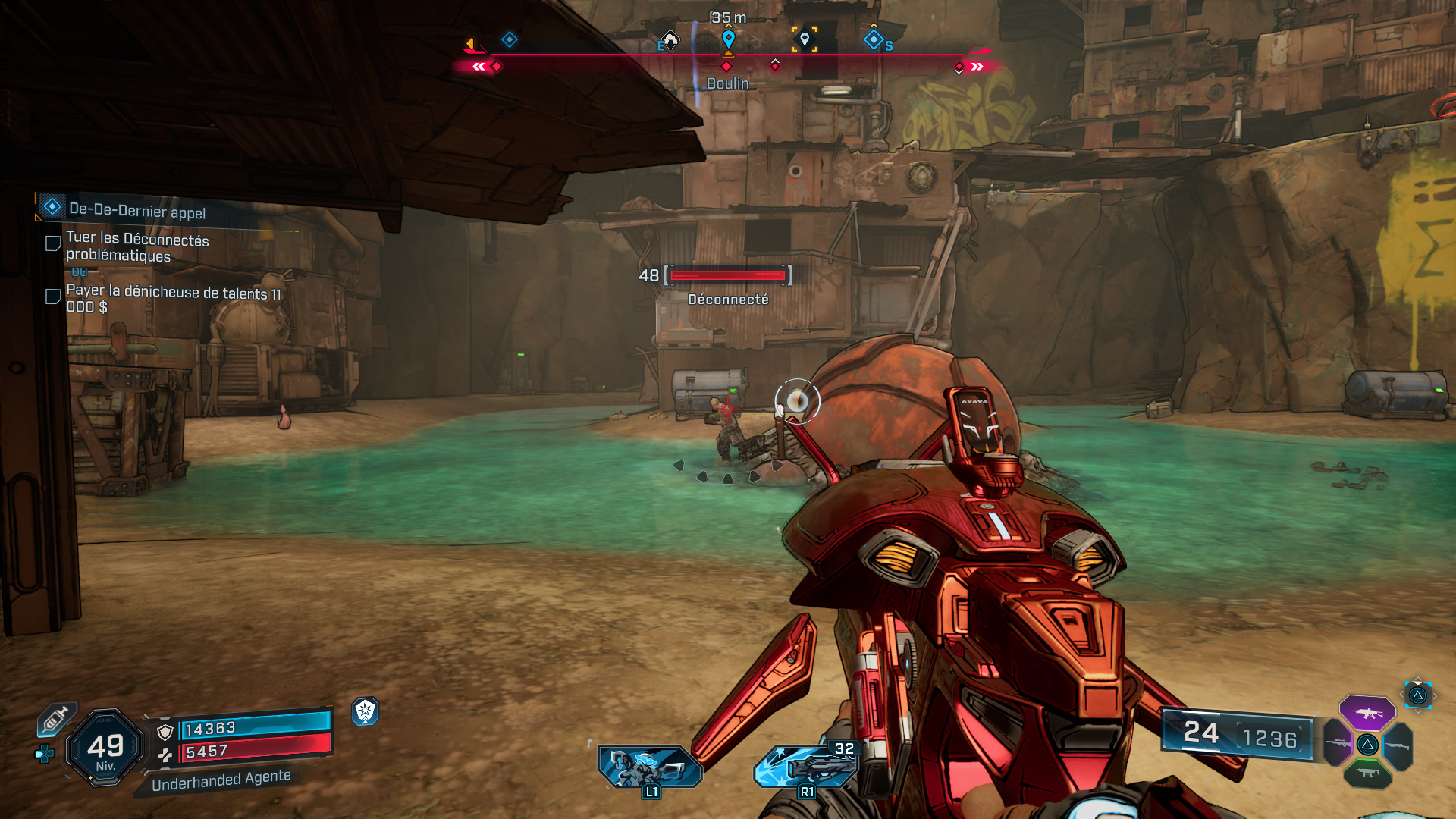This screenshot has width=1456, height=819.
Task: Select the house marker on the compass
Action: click(670, 39)
